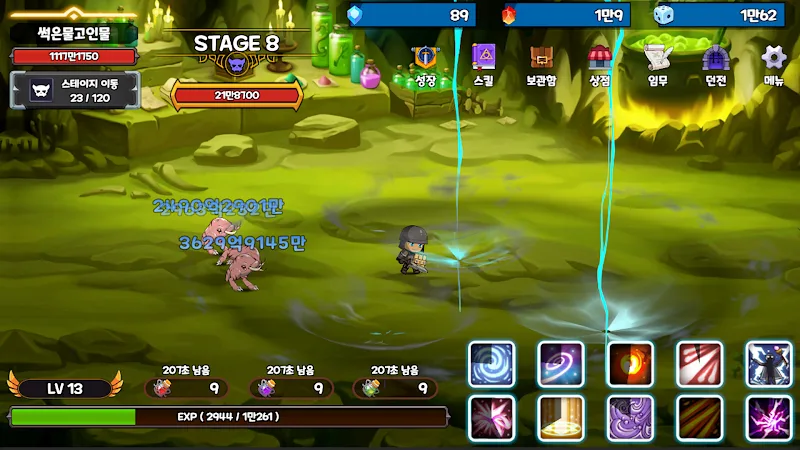Activate the fireball skill
Screen dimensions: 800x450
pyautogui.click(x=631, y=364)
